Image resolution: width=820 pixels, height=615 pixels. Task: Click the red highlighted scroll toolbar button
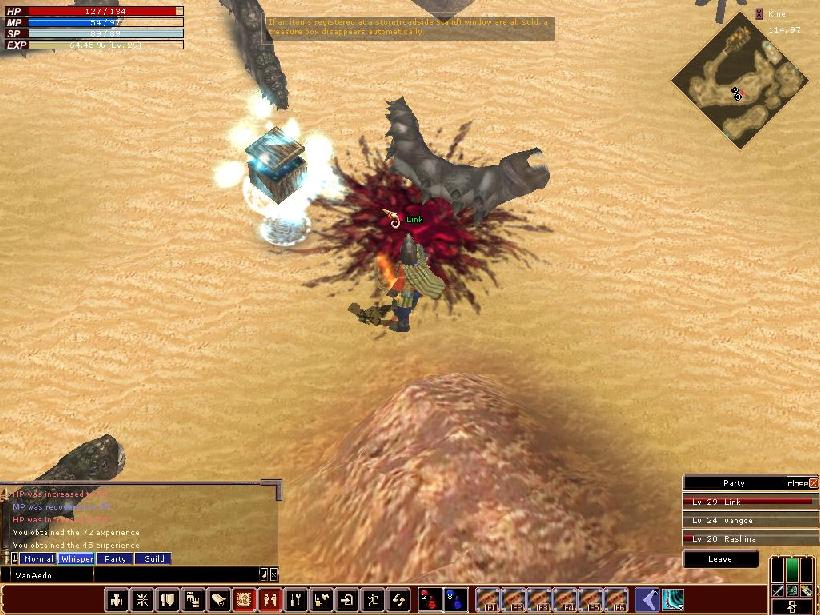[x=243, y=600]
